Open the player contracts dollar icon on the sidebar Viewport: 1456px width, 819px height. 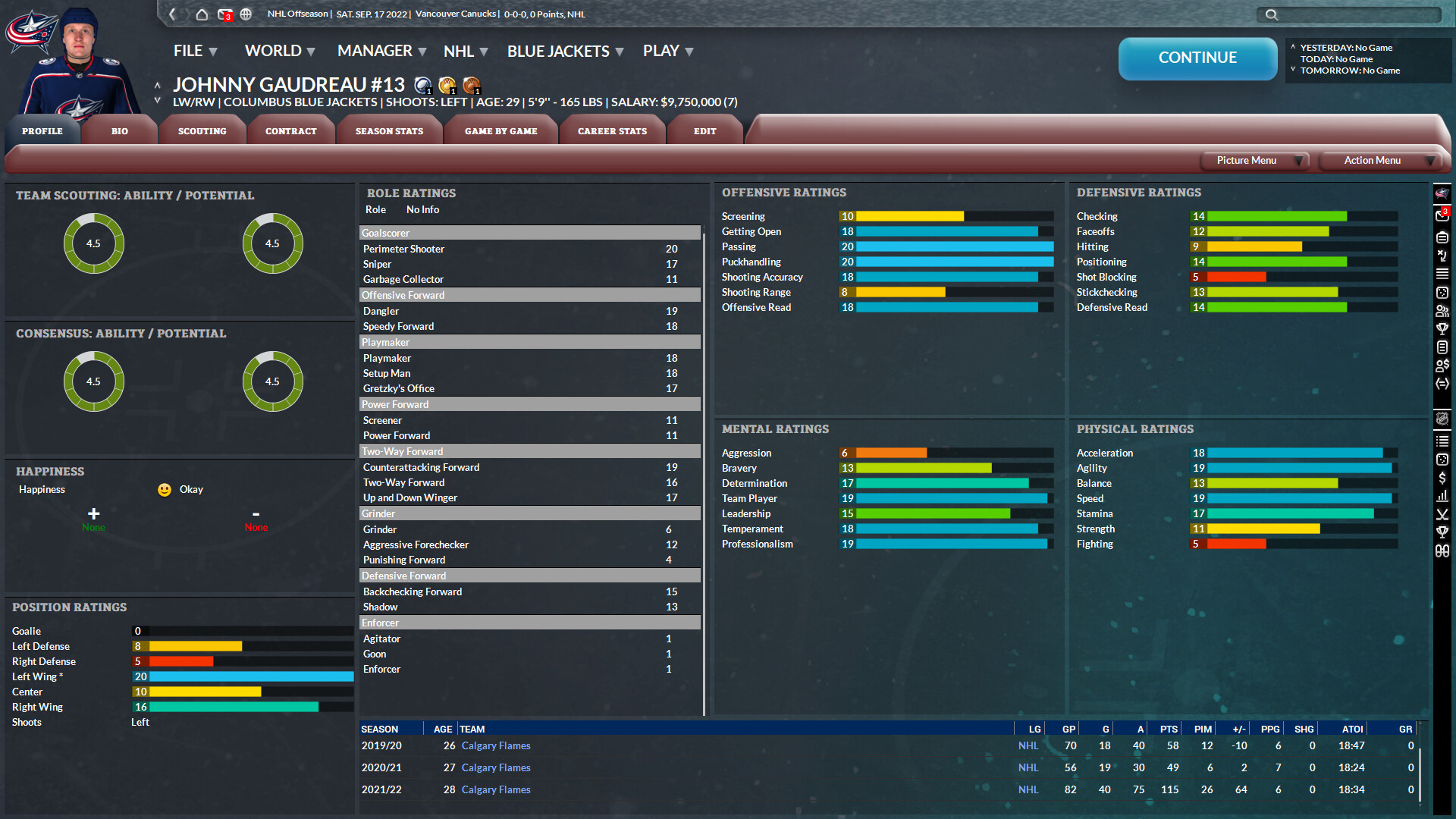click(x=1442, y=366)
